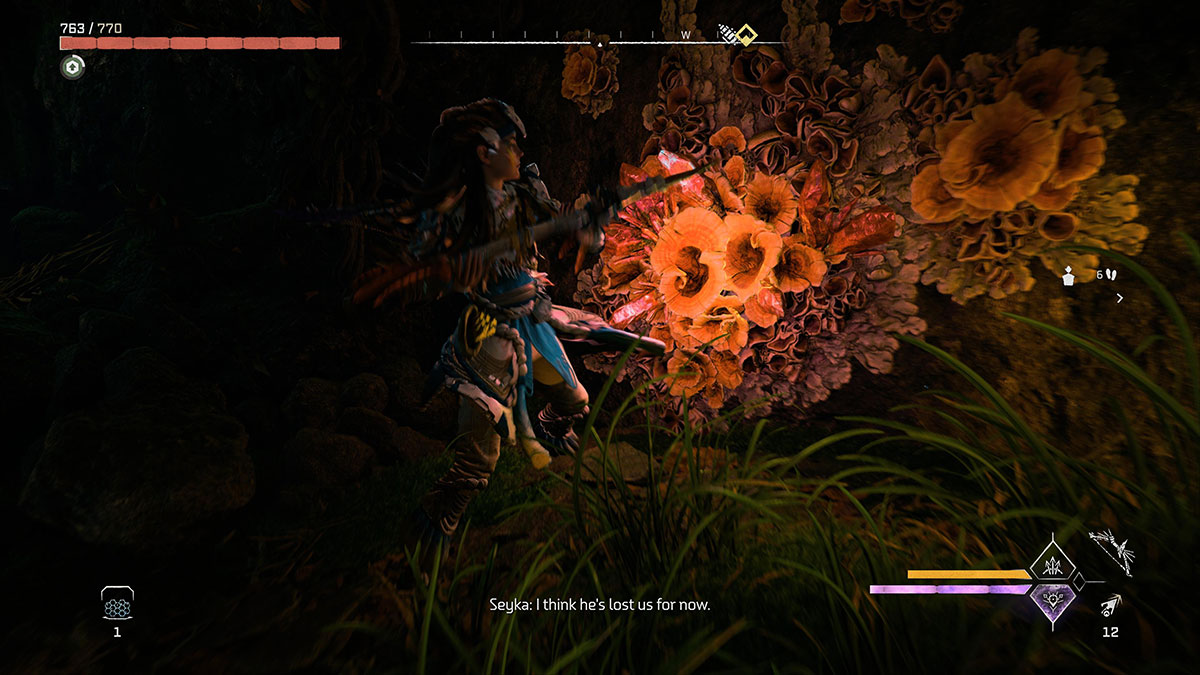This screenshot has height=675, width=1200.
Task: Click the green status icon below health
Action: click(73, 67)
